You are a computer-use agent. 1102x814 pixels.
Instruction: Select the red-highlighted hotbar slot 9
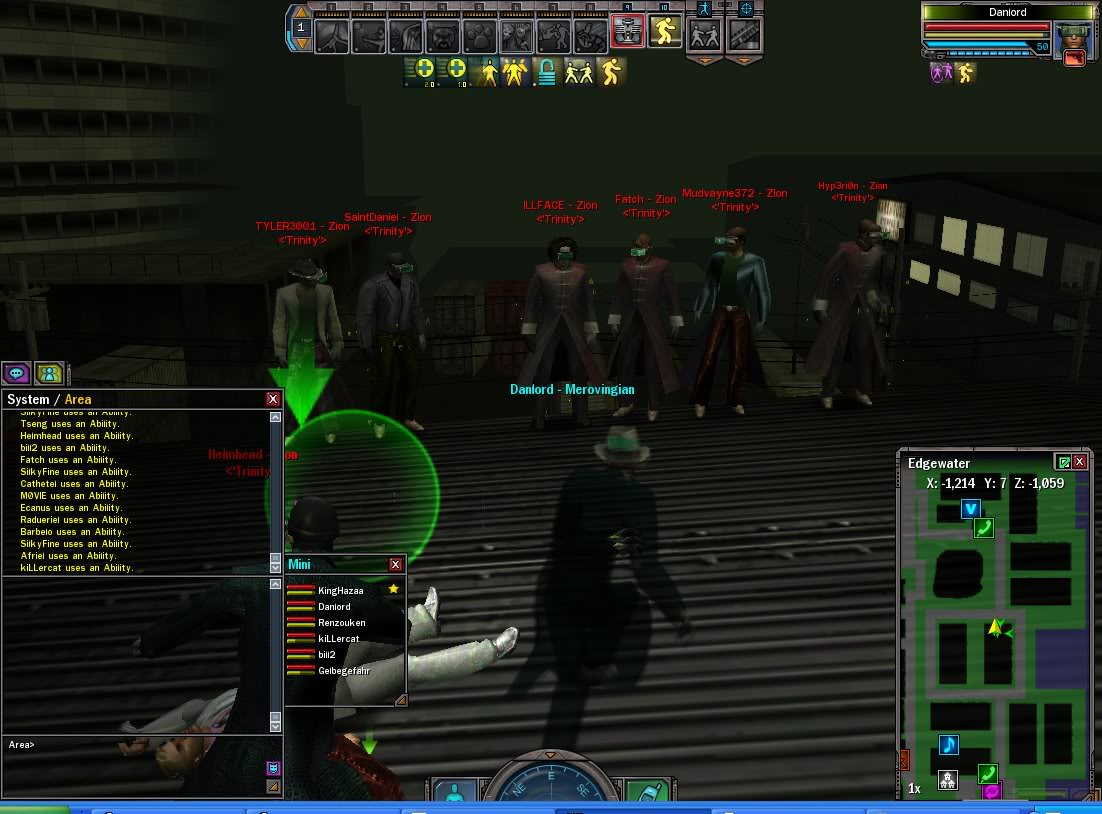pyautogui.click(x=627, y=33)
